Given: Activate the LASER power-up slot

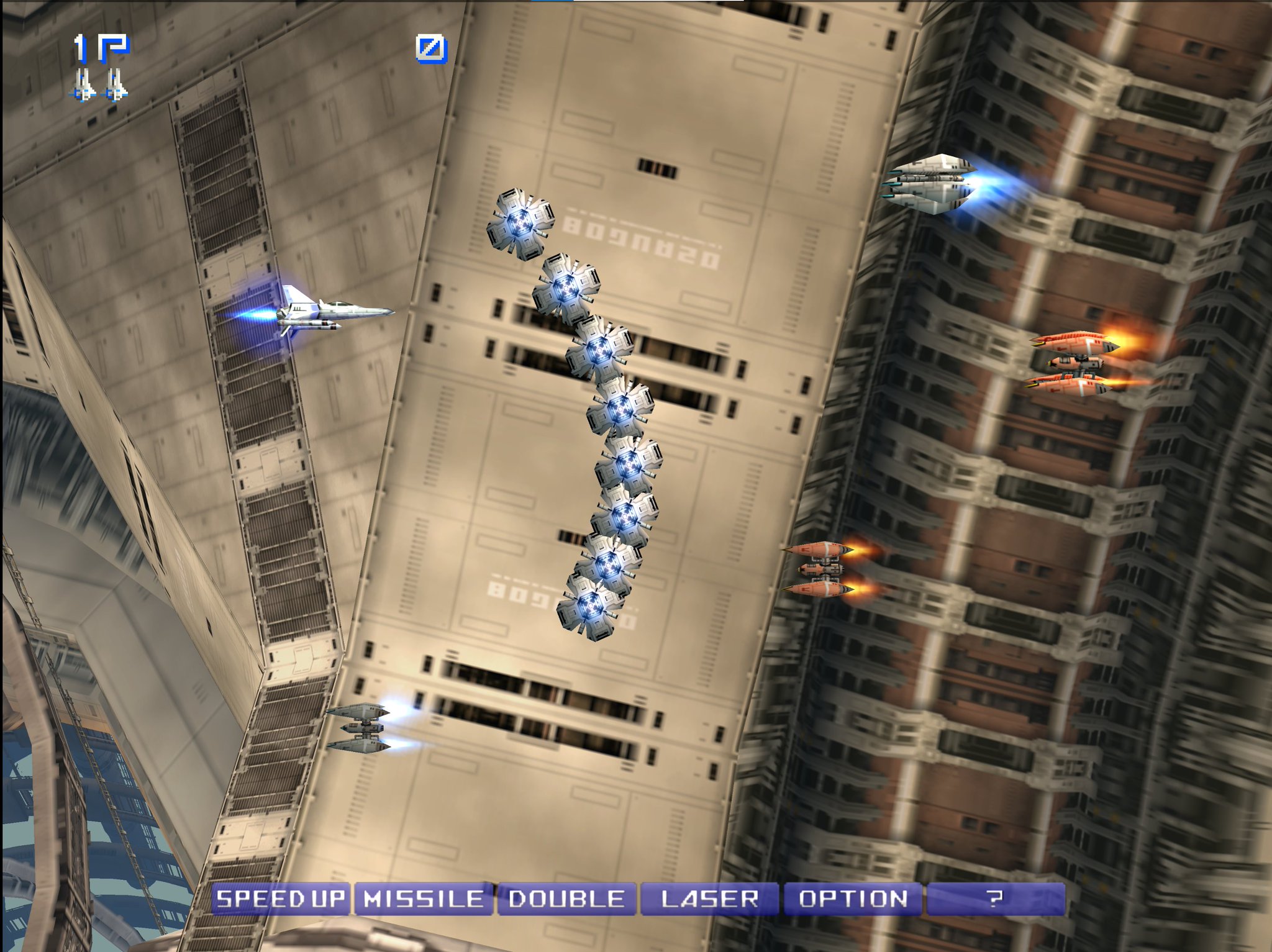Looking at the screenshot, I should pos(711,897).
